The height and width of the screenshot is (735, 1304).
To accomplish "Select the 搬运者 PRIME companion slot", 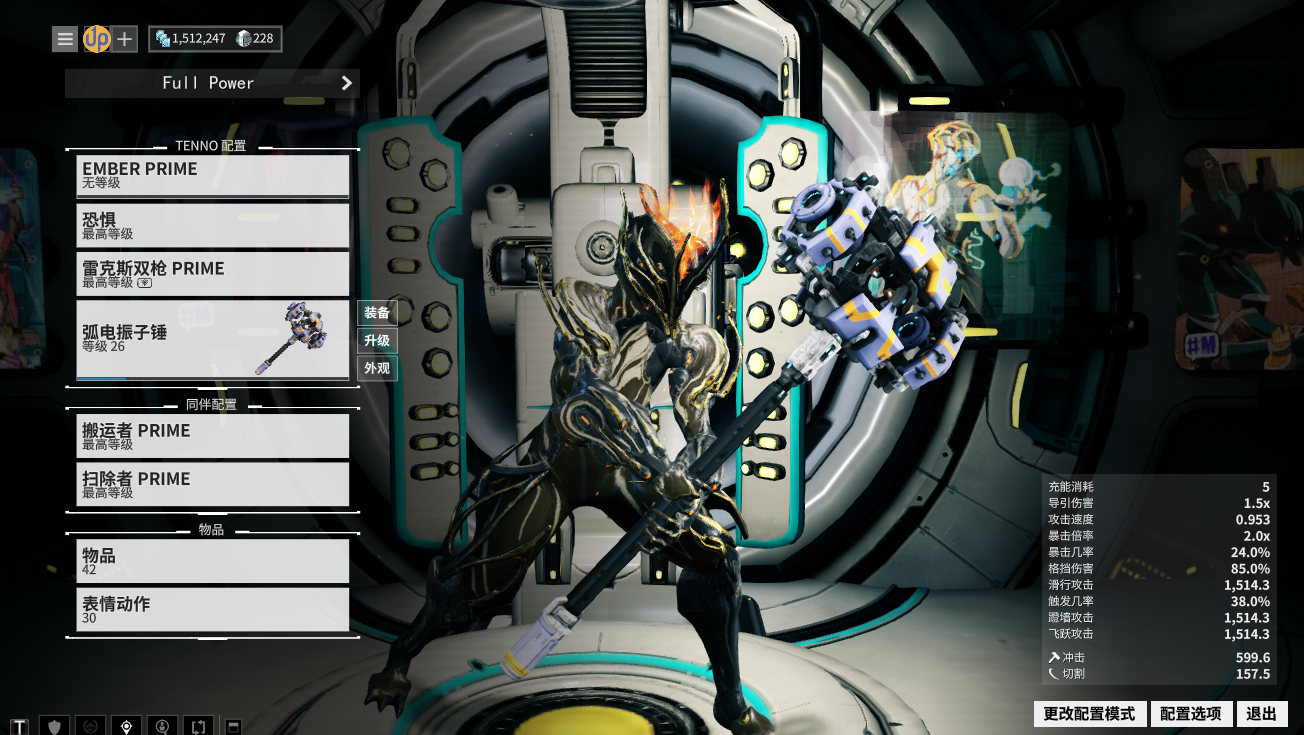I will click(213, 436).
